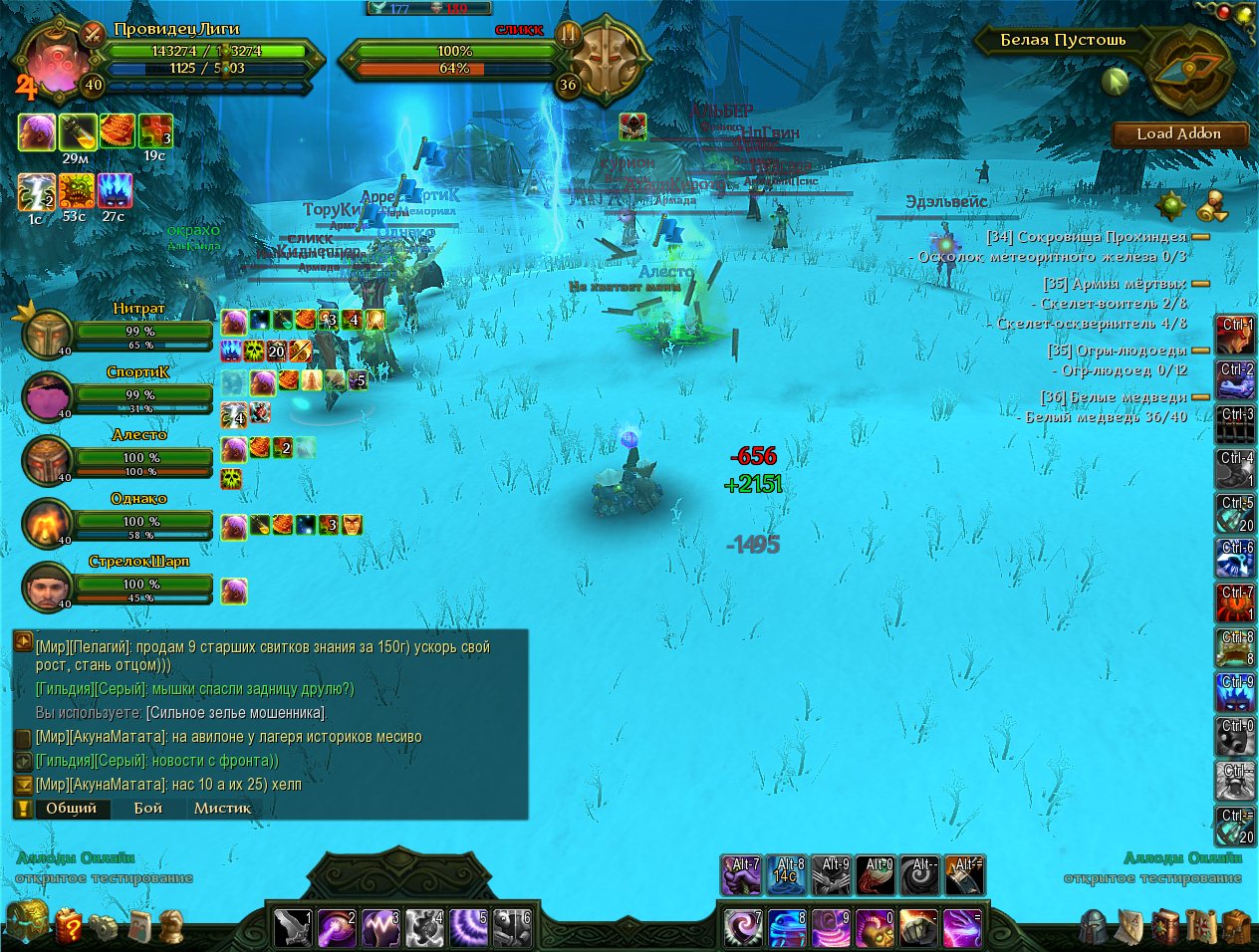This screenshot has height=952, width=1259.
Task: Switch to the Бой chat tab
Action: point(148,808)
